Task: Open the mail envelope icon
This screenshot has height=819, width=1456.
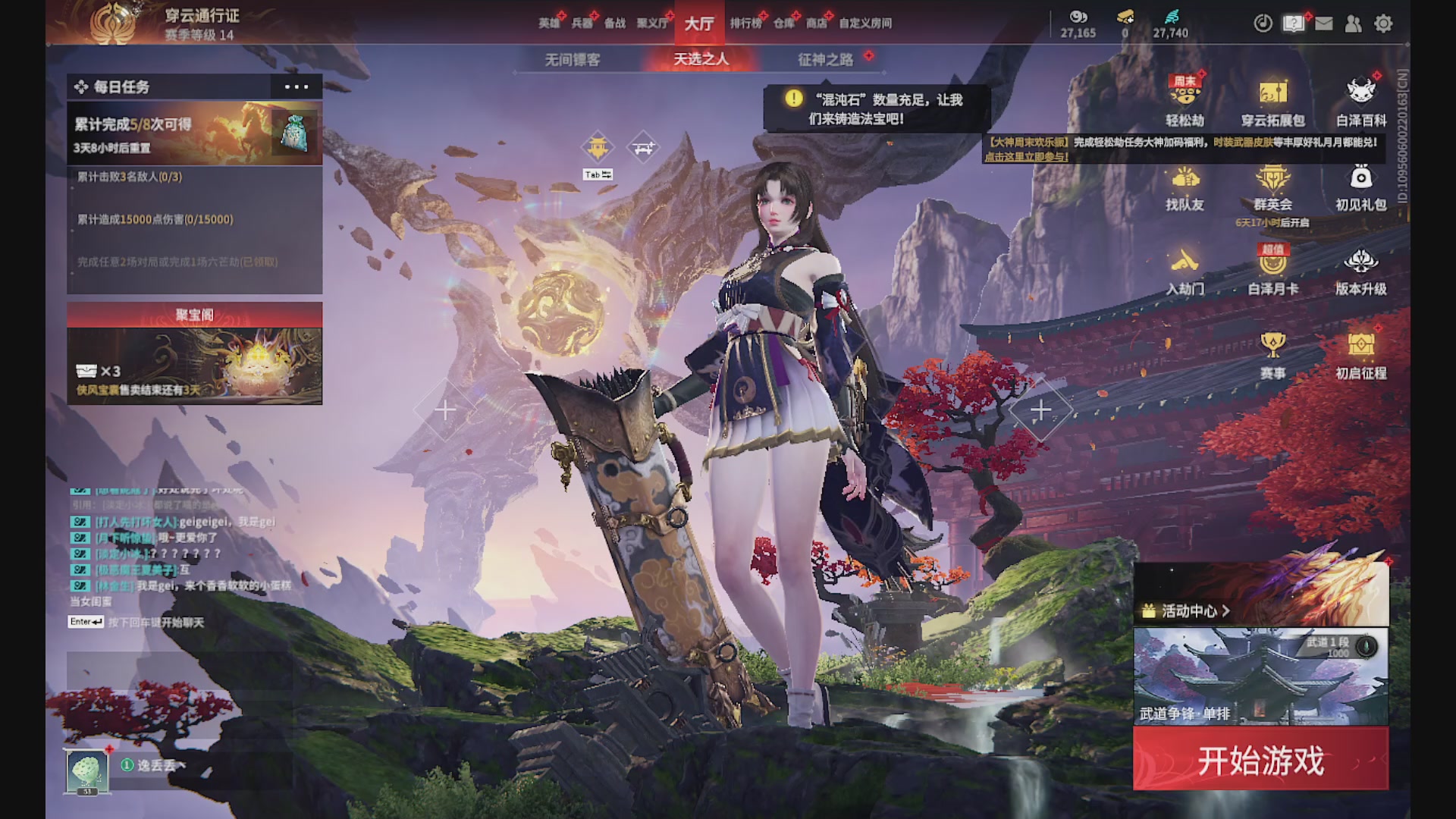Action: (x=1324, y=24)
